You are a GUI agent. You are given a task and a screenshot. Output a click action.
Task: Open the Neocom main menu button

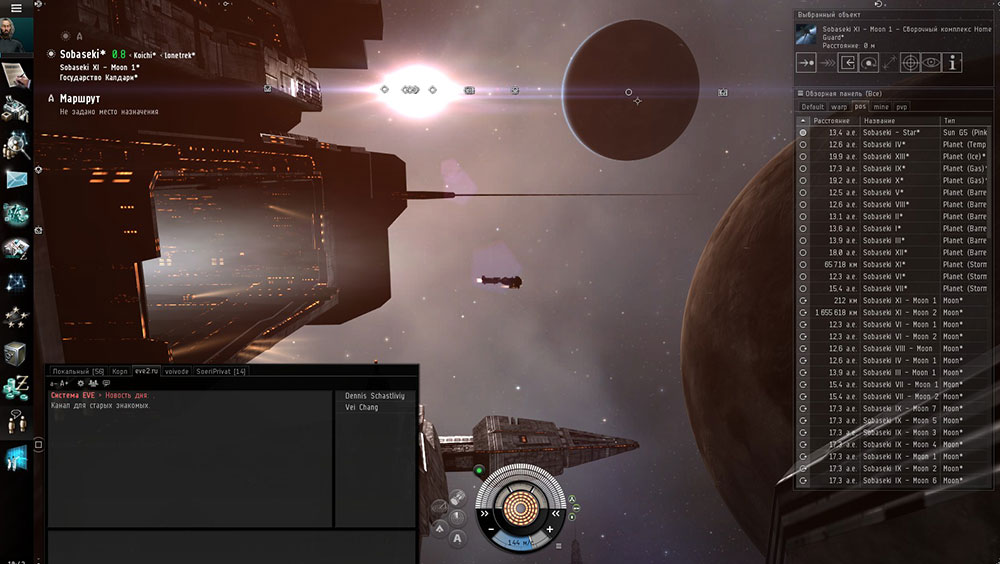pyautogui.click(x=15, y=8)
